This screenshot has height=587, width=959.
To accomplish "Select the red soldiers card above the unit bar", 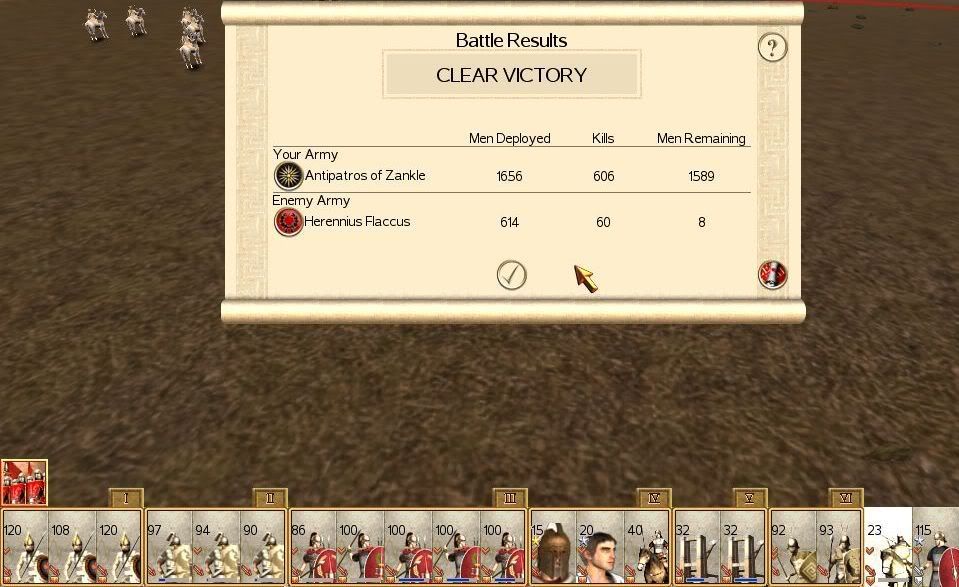I will pyautogui.click(x=24, y=482).
